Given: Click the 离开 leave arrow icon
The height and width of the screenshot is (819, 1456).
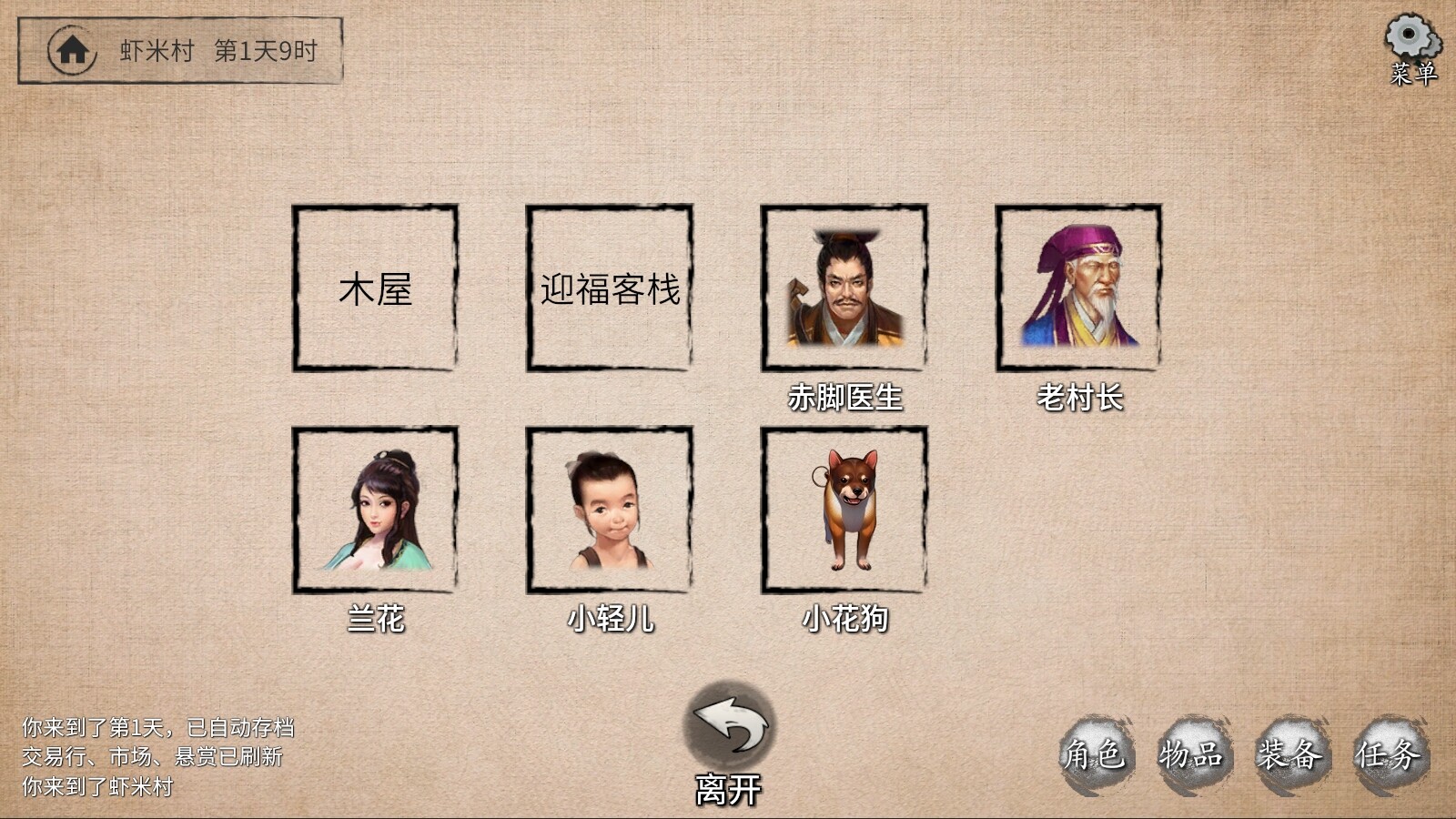Looking at the screenshot, I should [726, 728].
